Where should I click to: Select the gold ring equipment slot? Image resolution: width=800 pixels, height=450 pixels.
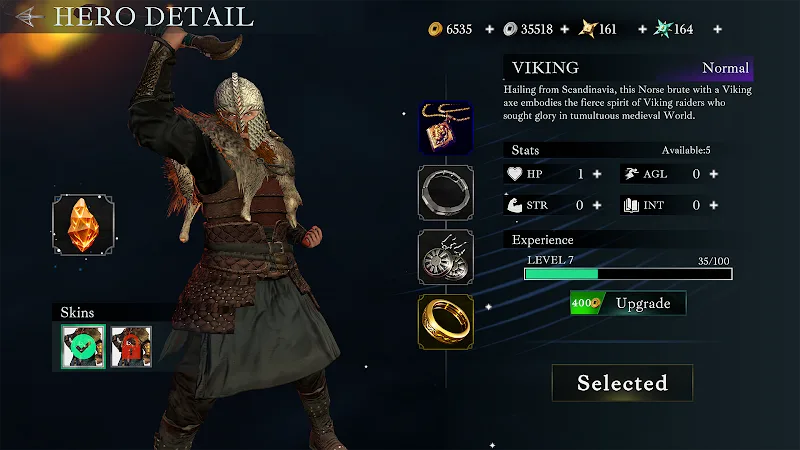[446, 320]
